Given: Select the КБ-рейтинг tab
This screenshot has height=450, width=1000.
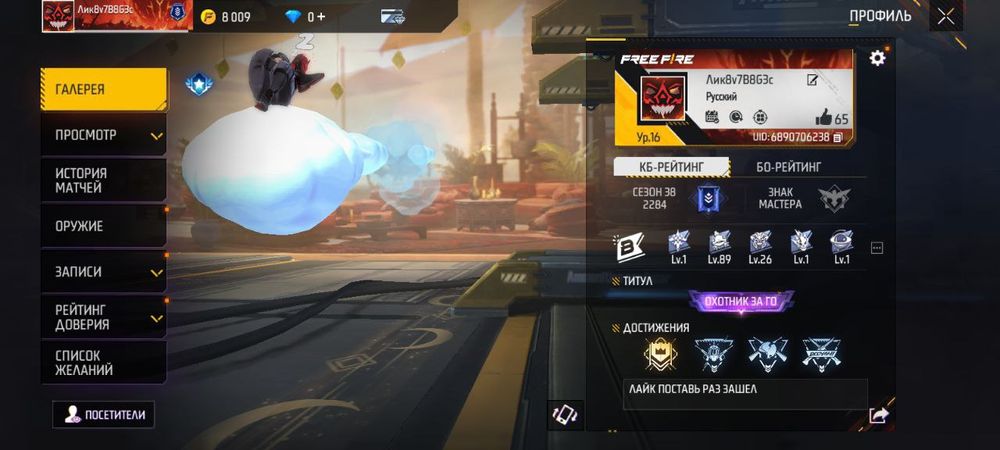Looking at the screenshot, I should [x=672, y=167].
